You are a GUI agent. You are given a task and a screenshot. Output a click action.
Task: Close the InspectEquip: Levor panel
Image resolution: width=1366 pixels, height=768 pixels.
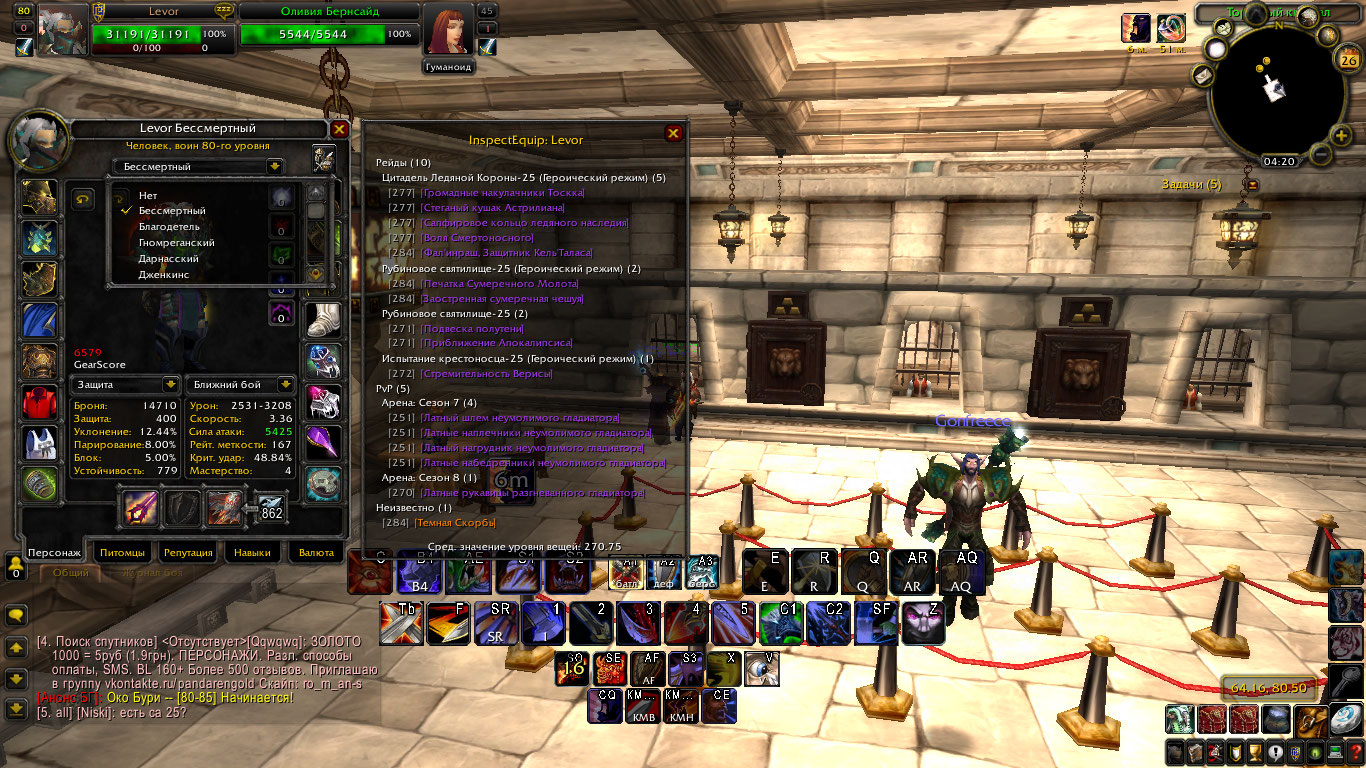coord(673,133)
